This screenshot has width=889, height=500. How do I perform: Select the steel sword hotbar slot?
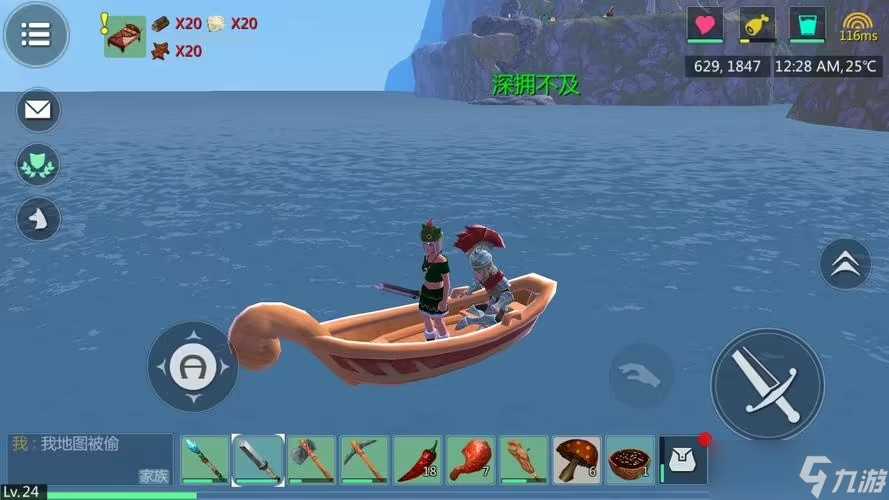pyautogui.click(x=258, y=460)
